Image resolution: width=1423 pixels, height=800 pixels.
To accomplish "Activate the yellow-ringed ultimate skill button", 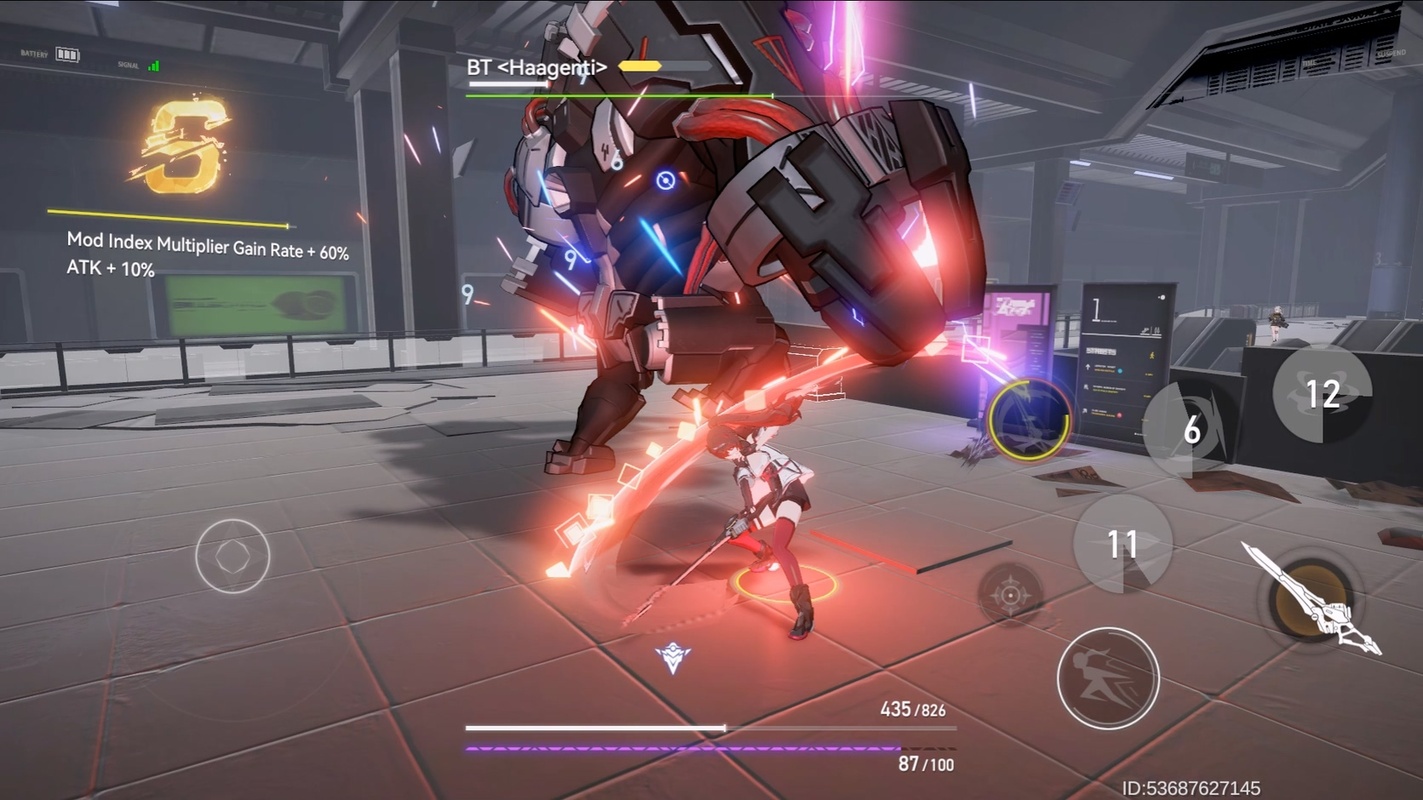I will 1030,420.
